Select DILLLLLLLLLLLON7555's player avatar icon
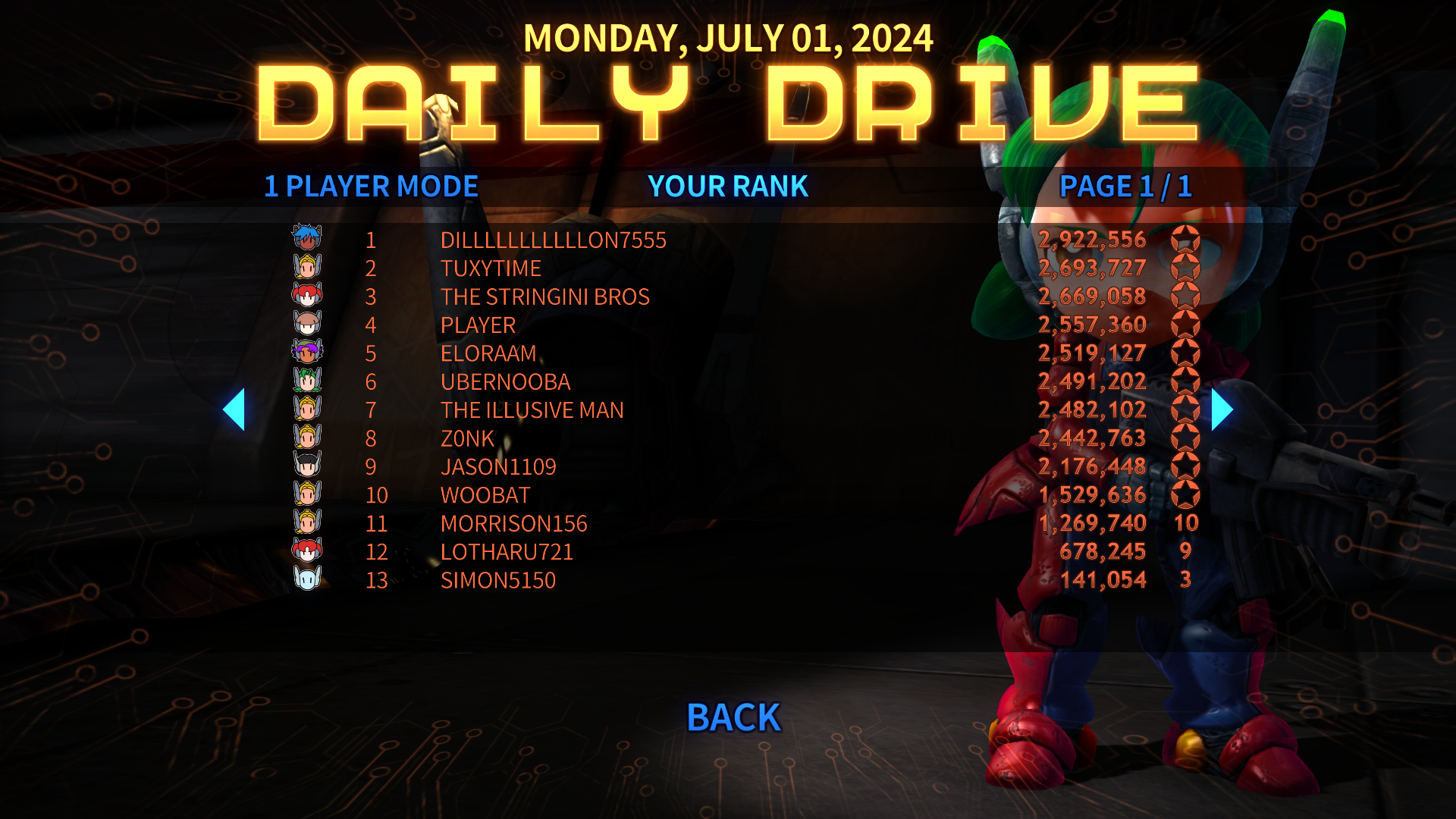 [306, 239]
